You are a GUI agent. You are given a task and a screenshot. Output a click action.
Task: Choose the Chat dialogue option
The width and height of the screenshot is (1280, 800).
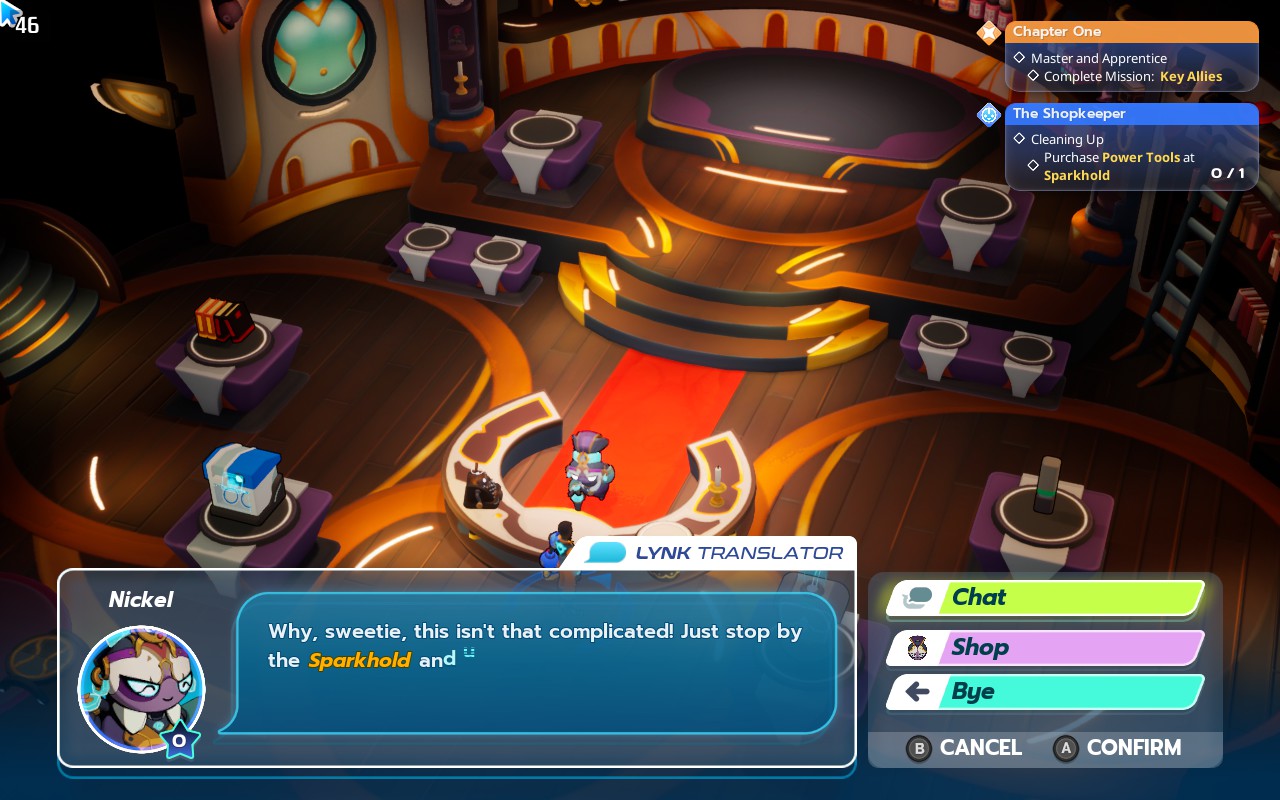pos(1046,598)
